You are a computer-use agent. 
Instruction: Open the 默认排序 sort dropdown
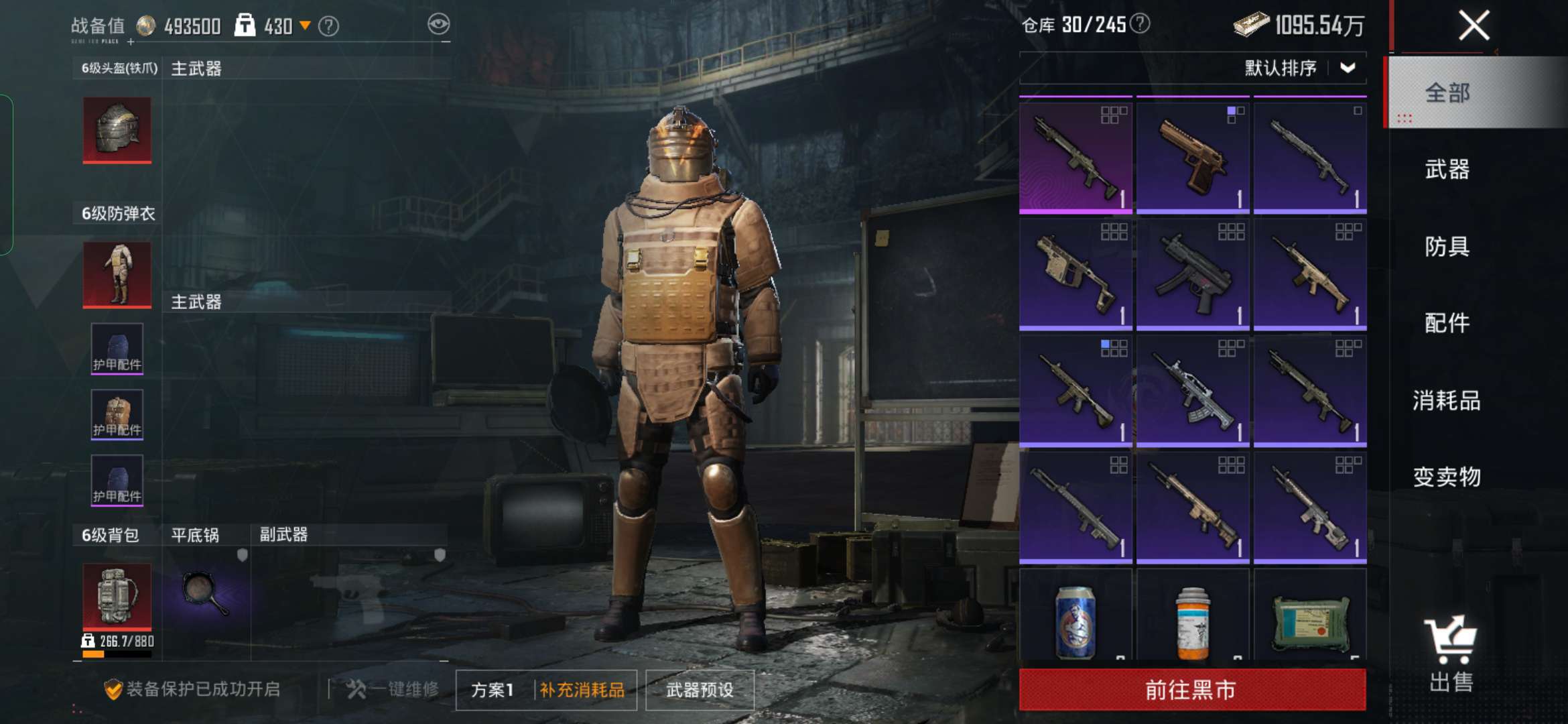point(1299,68)
